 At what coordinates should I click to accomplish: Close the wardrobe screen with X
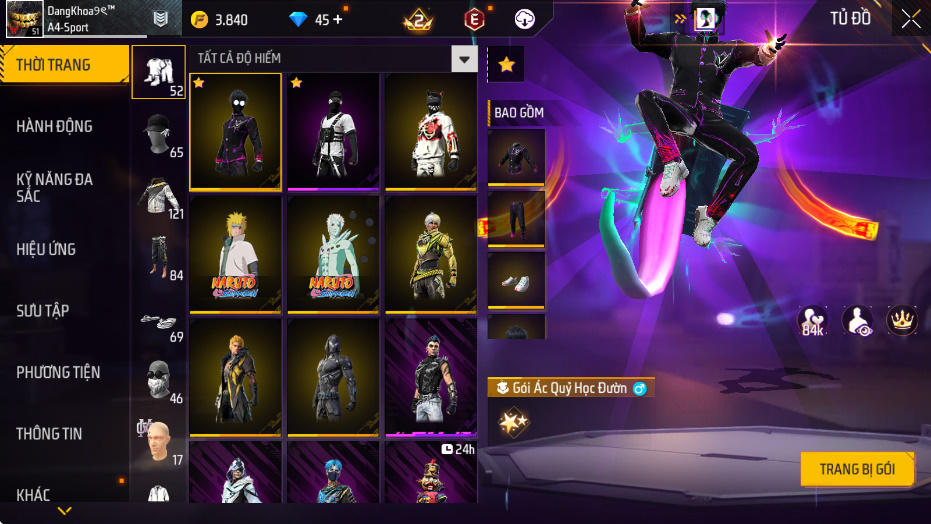910,19
